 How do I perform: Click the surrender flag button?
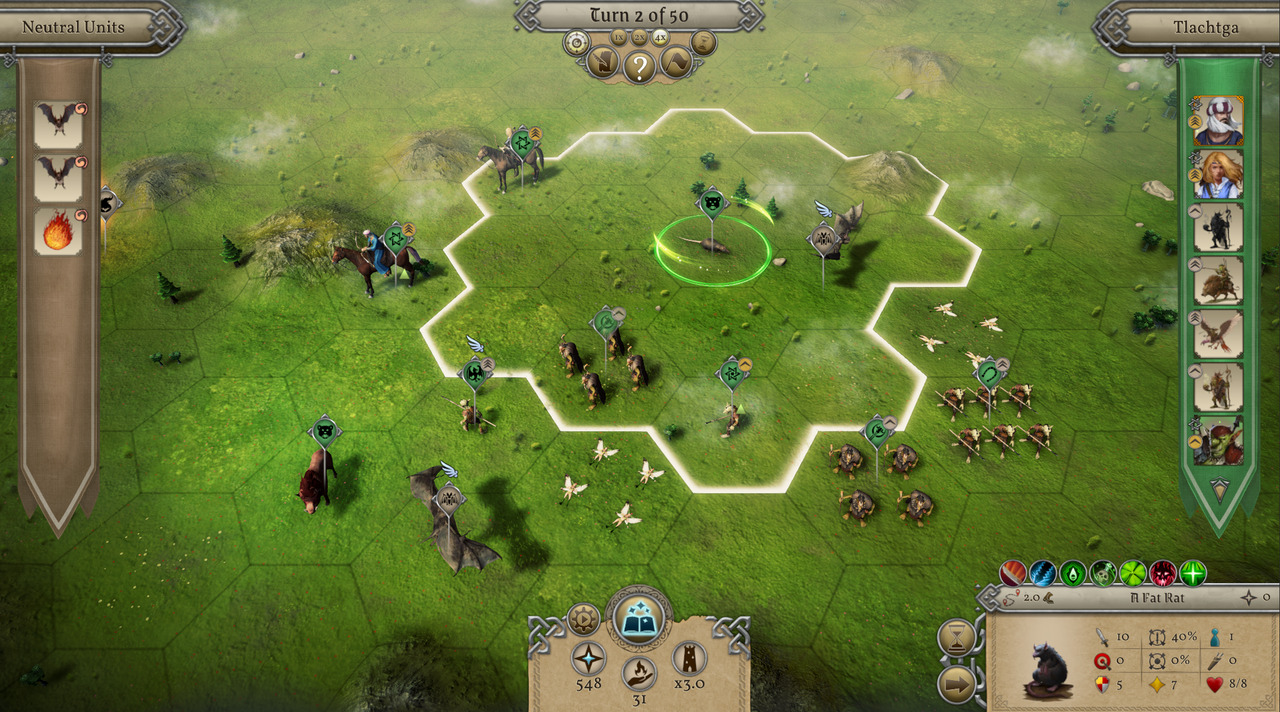[676, 63]
